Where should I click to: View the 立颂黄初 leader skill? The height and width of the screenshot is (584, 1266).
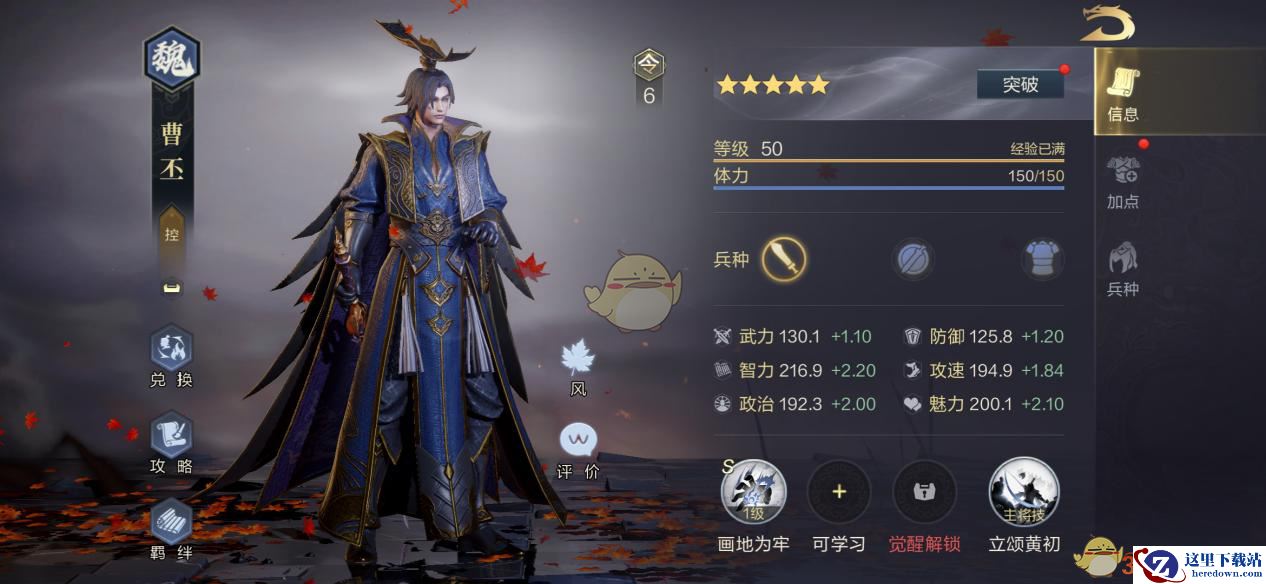(x=1024, y=492)
